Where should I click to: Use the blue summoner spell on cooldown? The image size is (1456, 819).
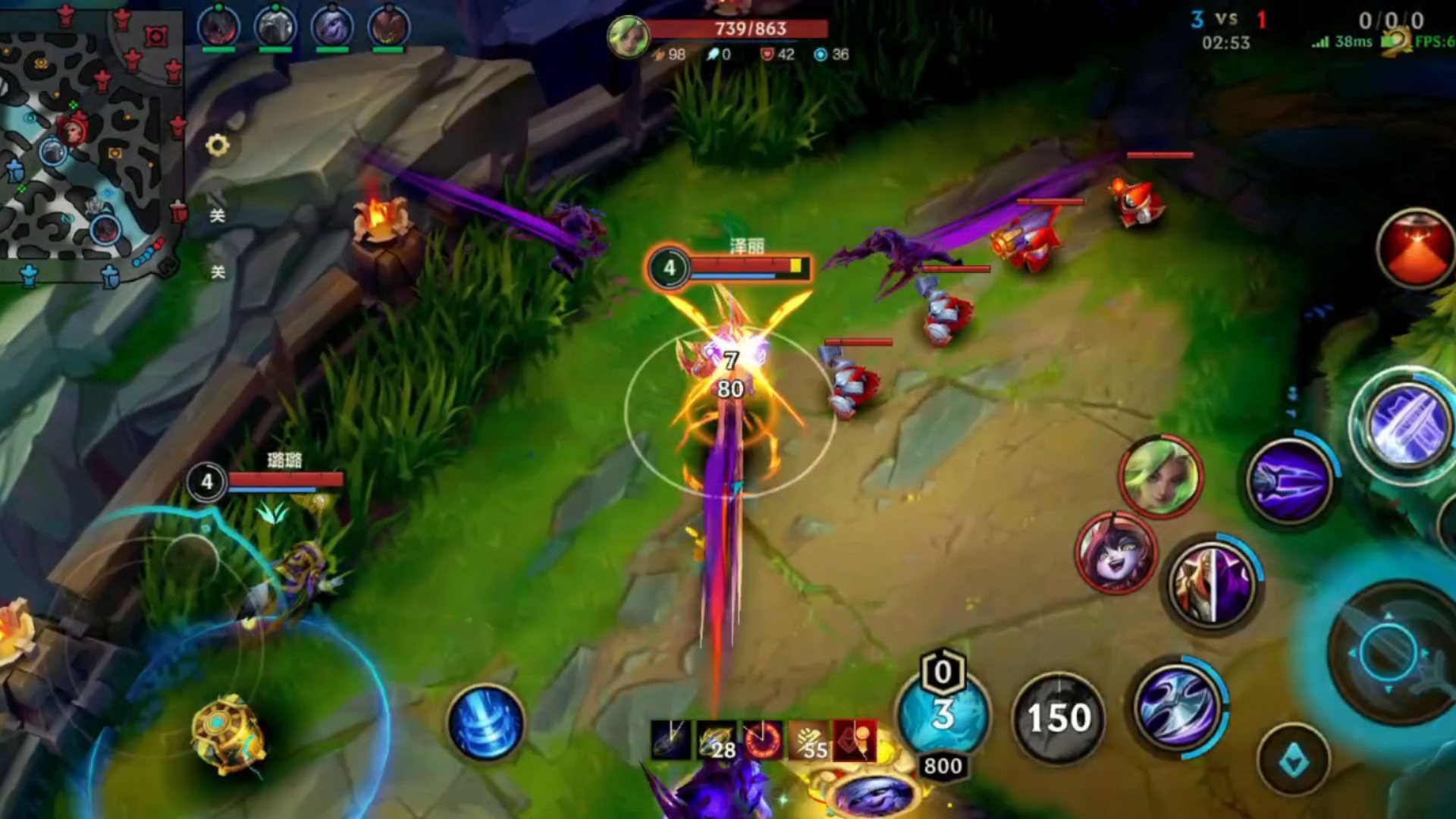943,714
